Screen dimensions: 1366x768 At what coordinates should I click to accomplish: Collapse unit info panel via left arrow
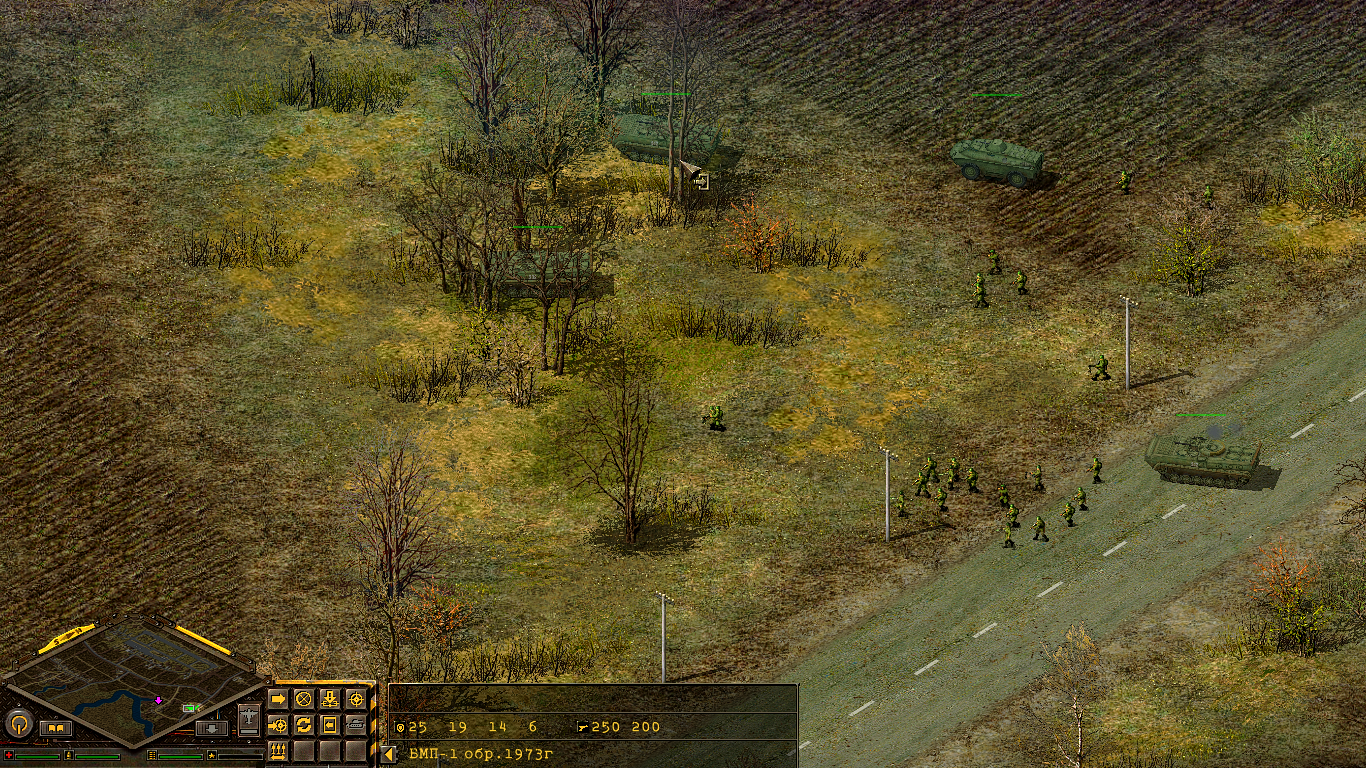(388, 756)
